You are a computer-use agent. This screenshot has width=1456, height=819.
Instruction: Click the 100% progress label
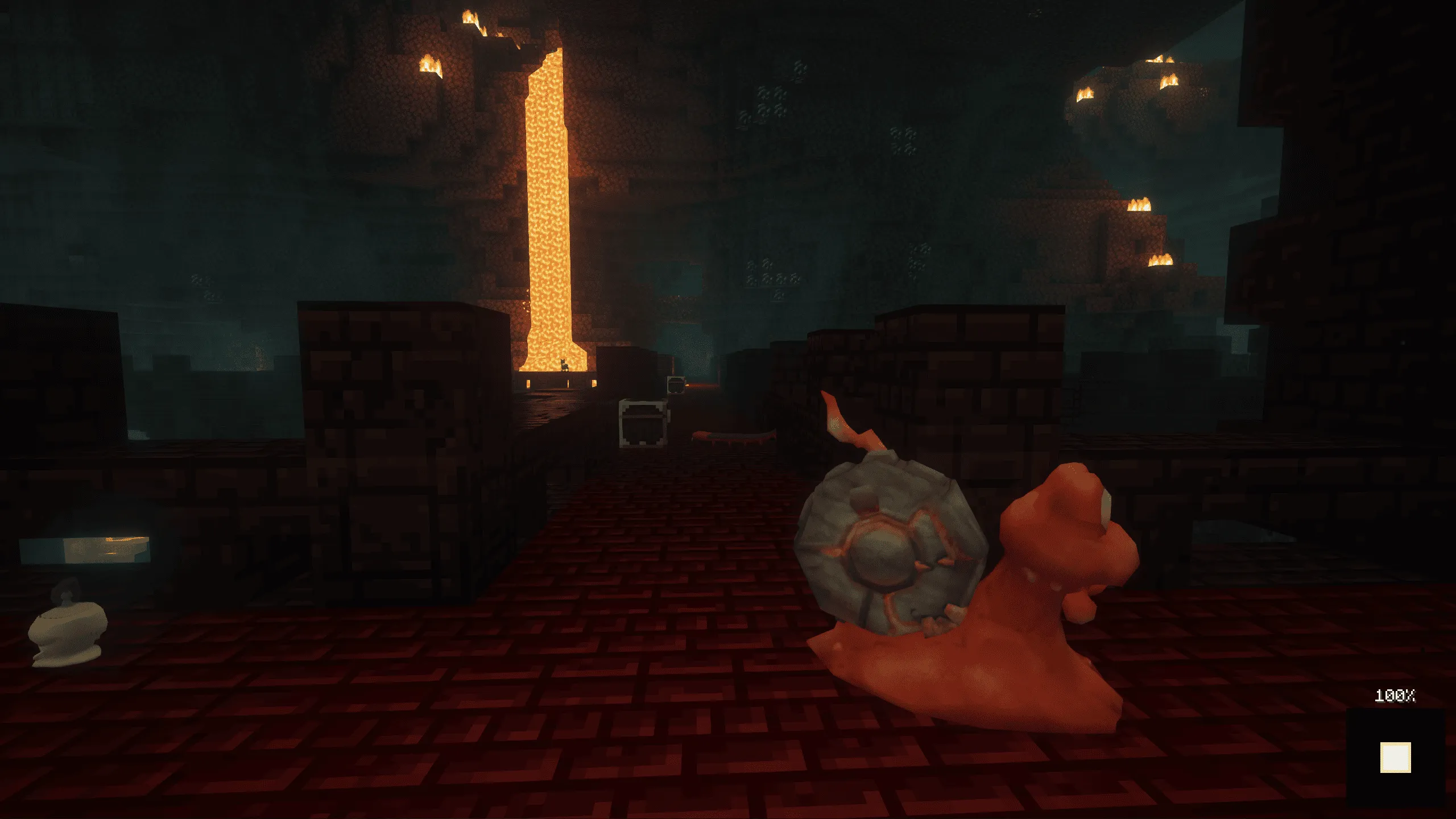pyautogui.click(x=1395, y=695)
